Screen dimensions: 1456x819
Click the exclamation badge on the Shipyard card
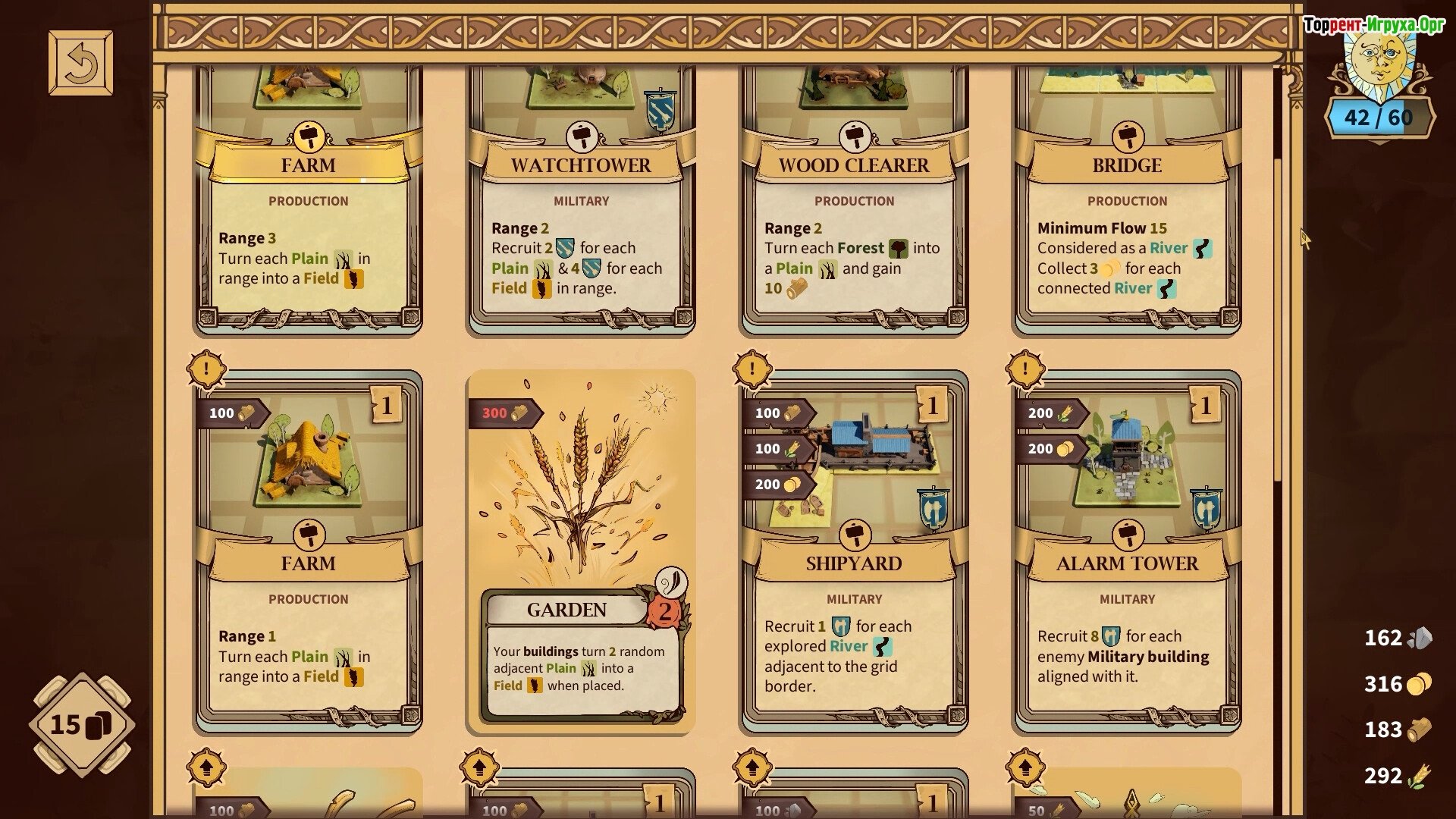coord(752,370)
